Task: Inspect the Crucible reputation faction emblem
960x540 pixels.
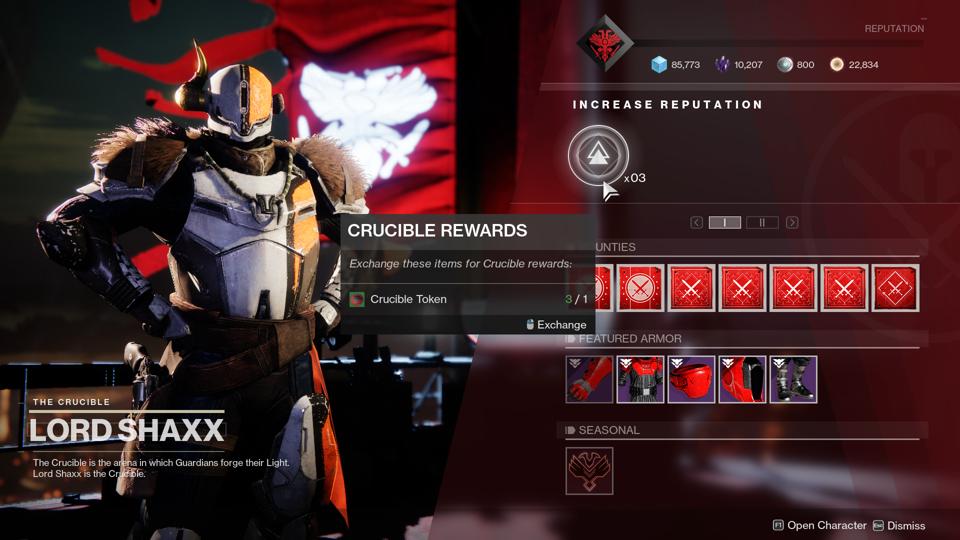Action: [x=606, y=44]
